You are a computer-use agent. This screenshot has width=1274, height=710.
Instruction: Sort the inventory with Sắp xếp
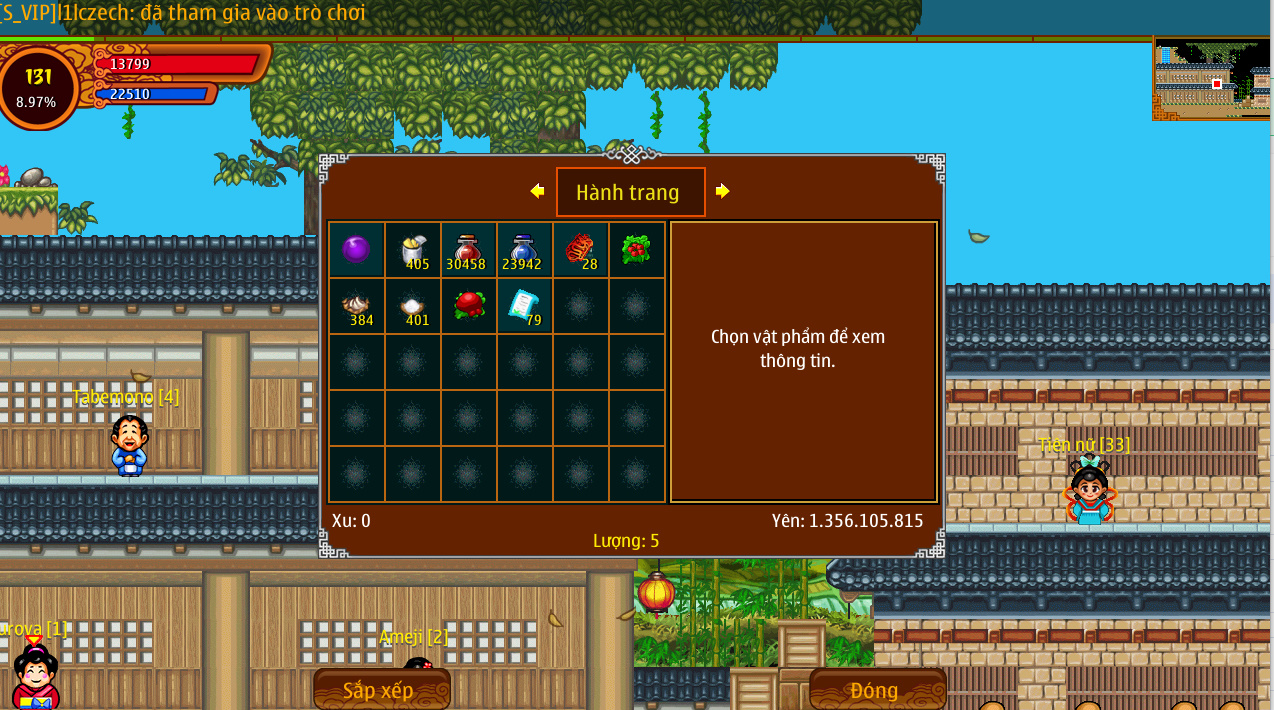(381, 690)
